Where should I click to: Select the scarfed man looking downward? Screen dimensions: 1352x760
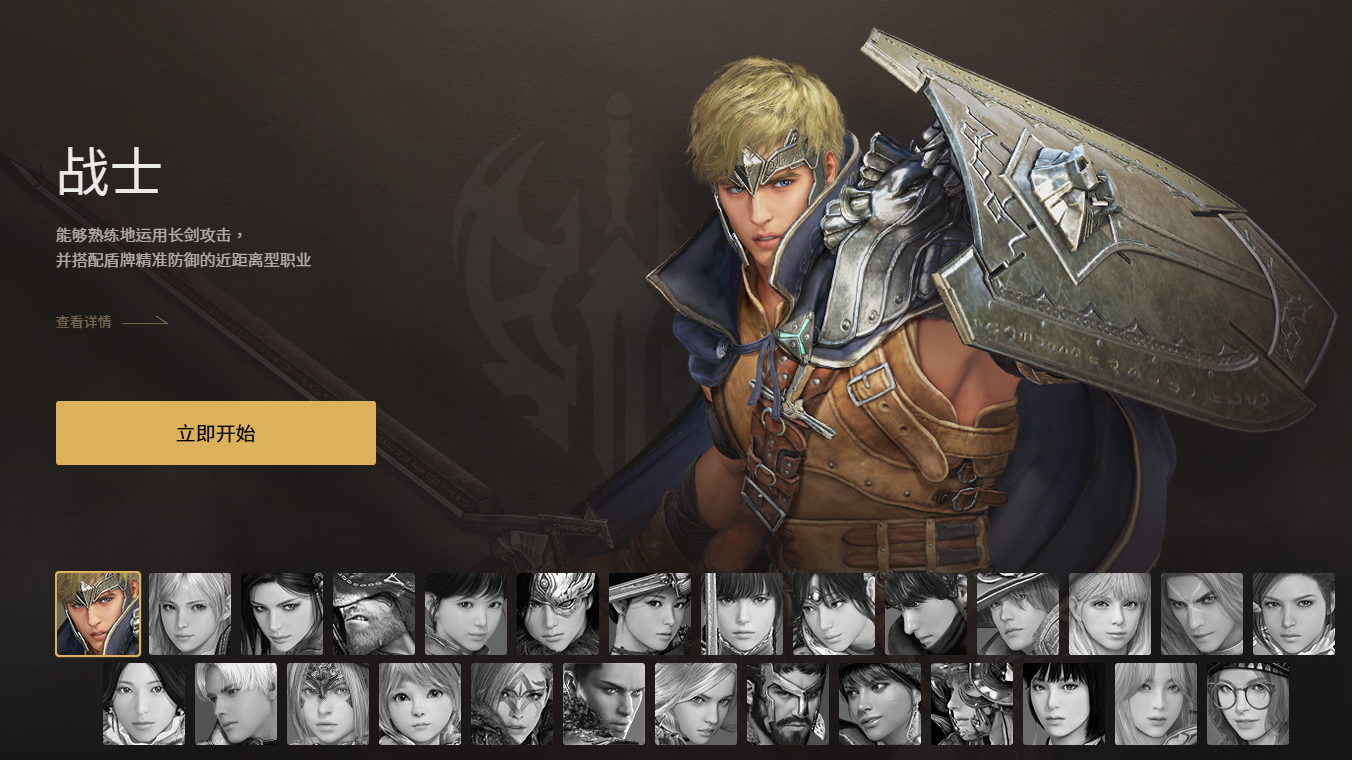(926, 614)
